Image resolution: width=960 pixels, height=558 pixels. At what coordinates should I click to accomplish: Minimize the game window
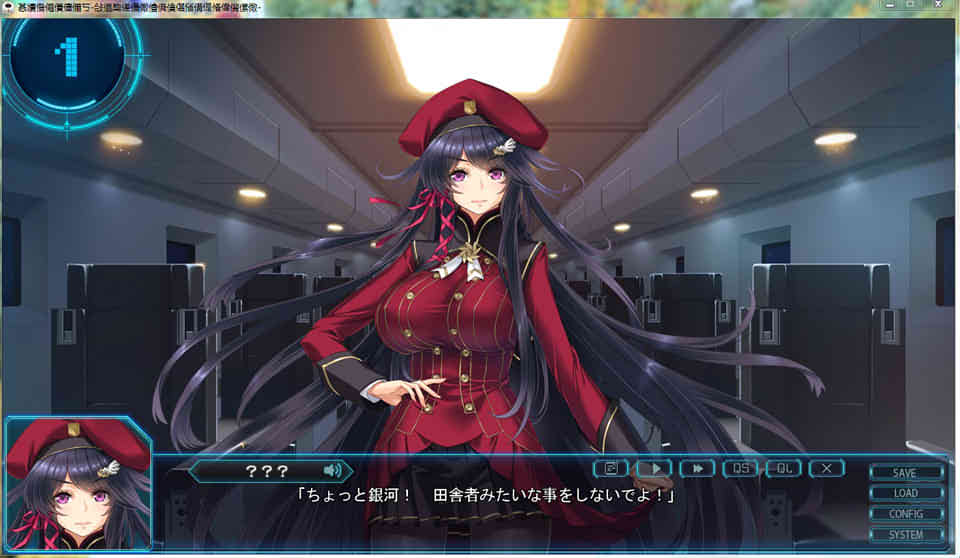[x=888, y=5]
